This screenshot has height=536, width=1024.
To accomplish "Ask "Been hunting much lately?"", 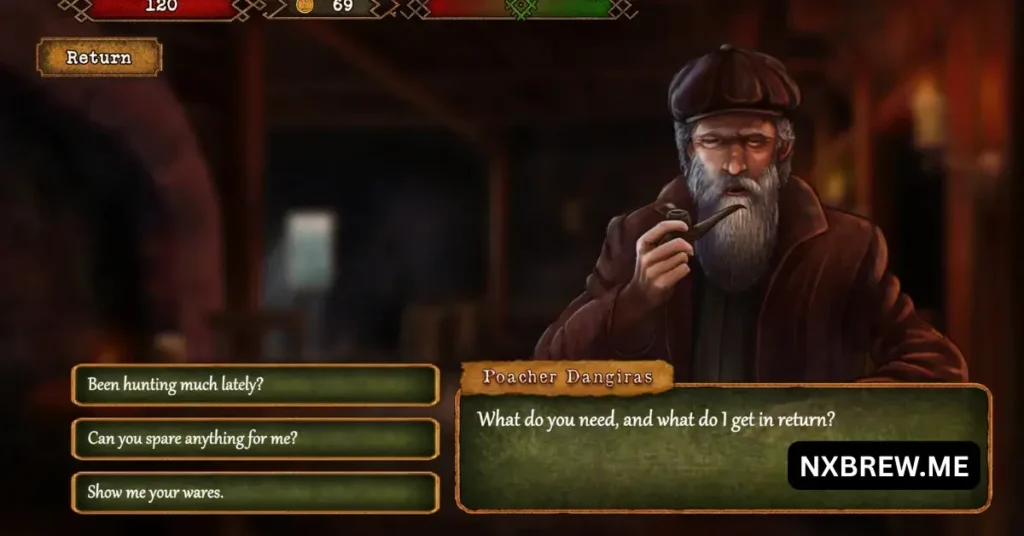I will [255, 385].
